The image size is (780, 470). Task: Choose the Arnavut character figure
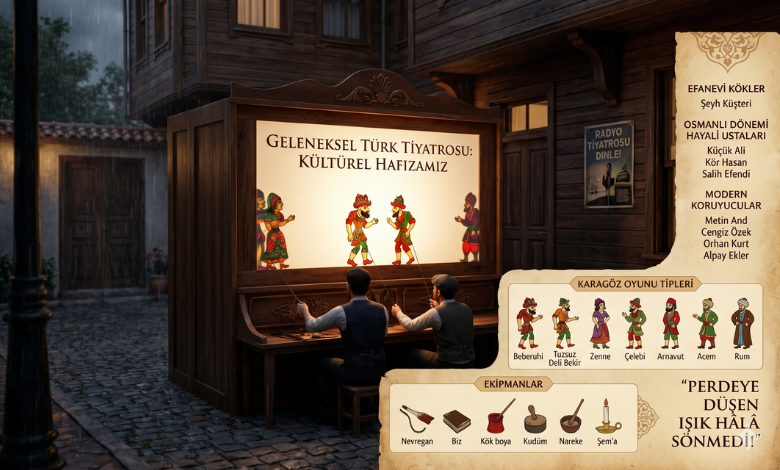pos(670,322)
